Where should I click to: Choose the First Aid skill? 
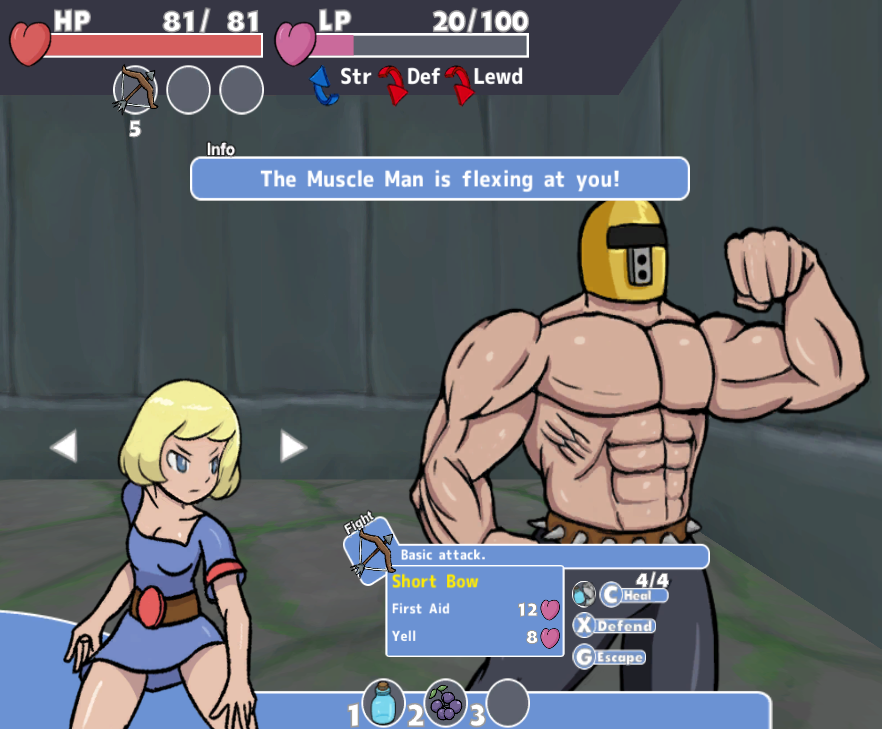pyautogui.click(x=421, y=609)
